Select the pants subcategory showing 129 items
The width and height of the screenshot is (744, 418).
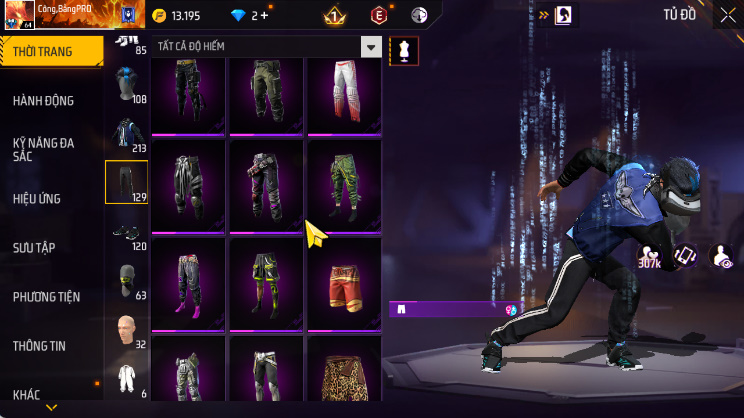pyautogui.click(x=126, y=182)
